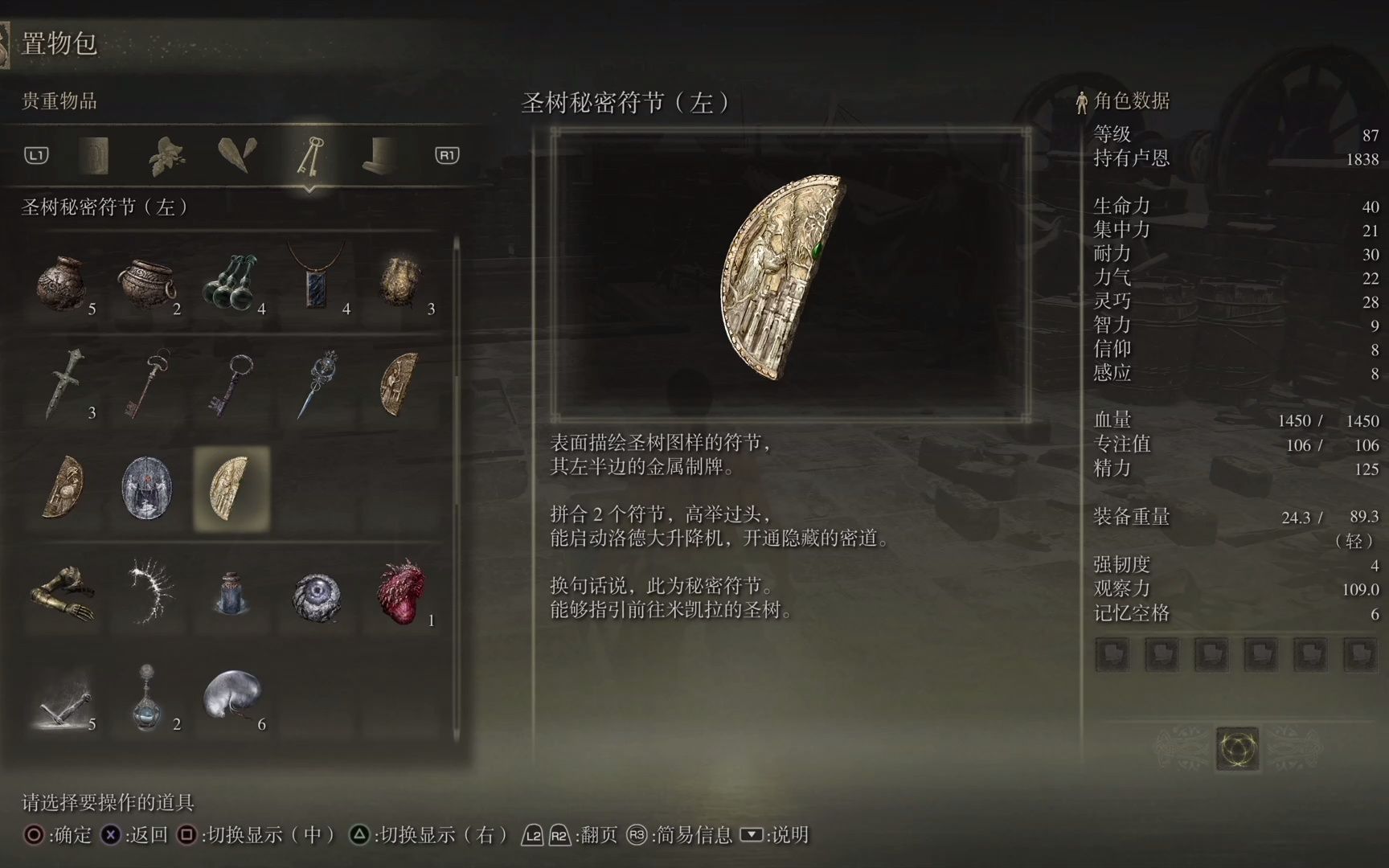Screen dimensions: 1389x868
Task: Choose the red spiky Deathroot item
Action: click(401, 593)
